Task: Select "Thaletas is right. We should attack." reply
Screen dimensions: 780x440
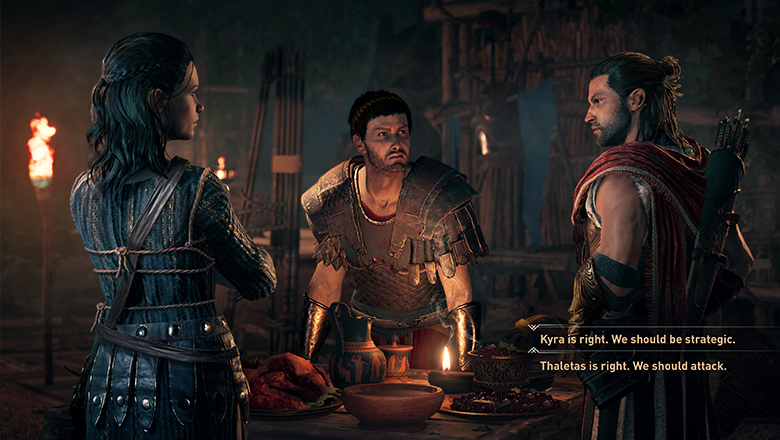Action: pyautogui.click(x=633, y=366)
